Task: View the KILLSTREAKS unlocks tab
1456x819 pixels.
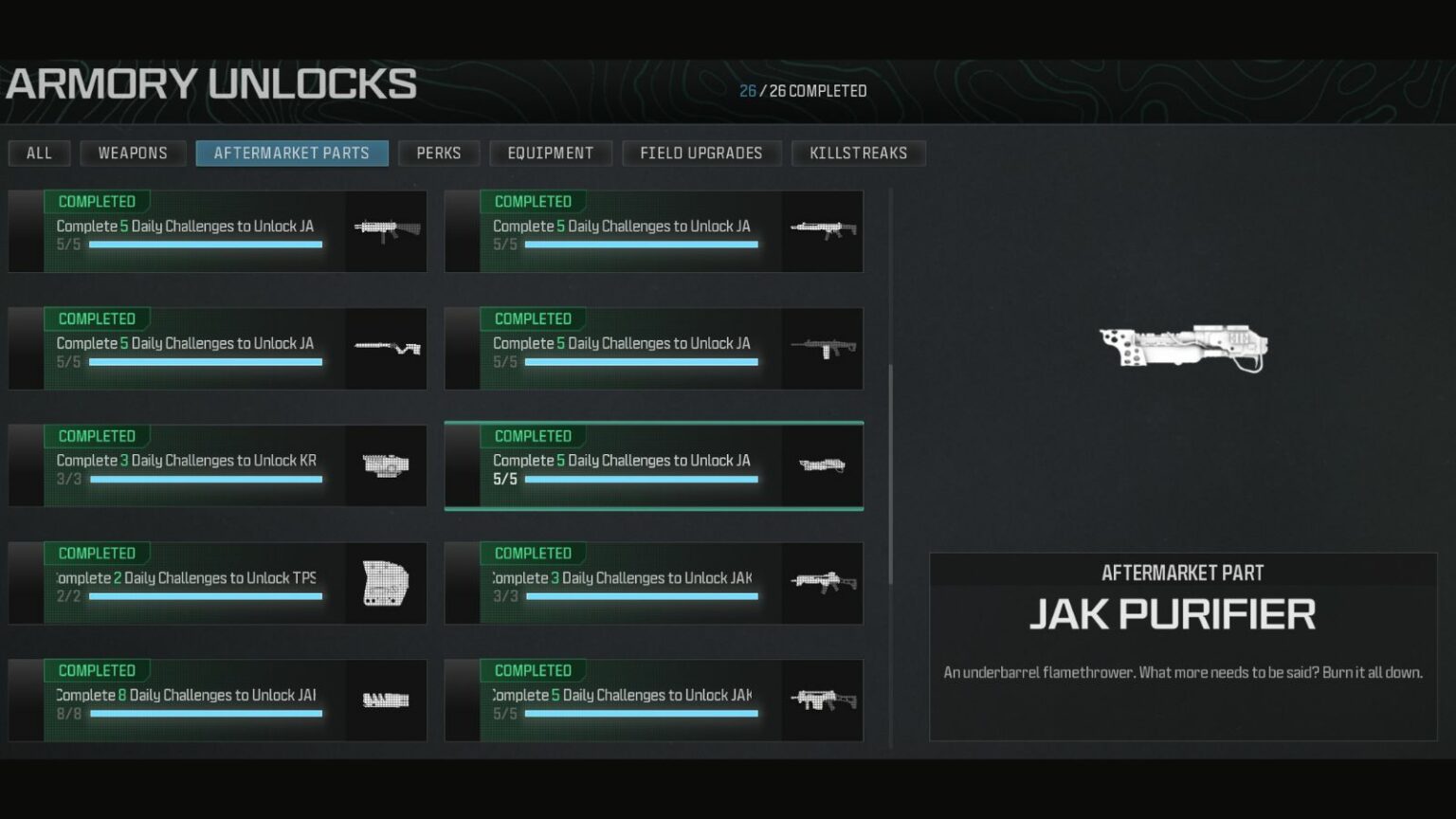Action: (859, 153)
